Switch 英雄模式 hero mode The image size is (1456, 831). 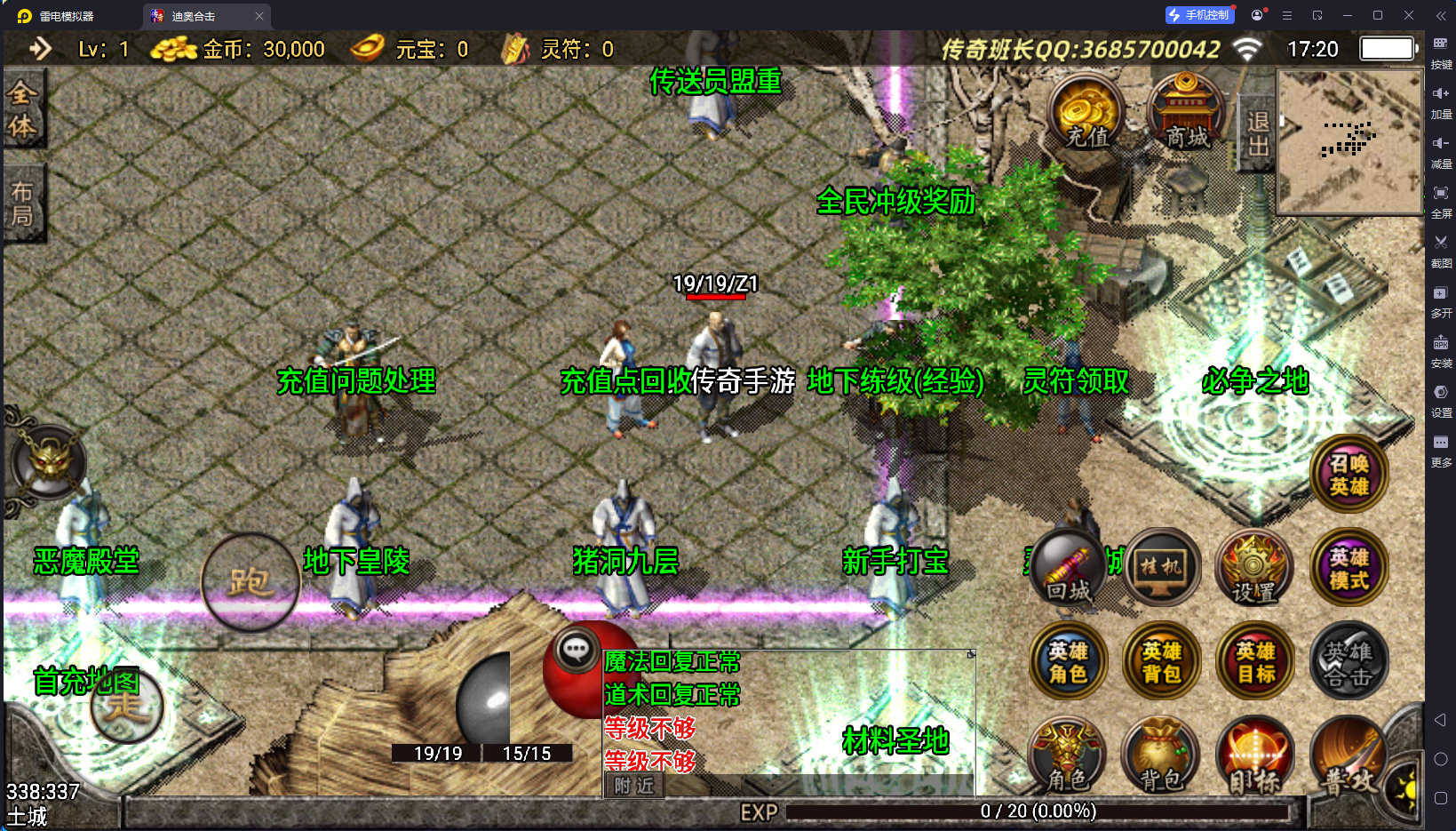click(1349, 569)
